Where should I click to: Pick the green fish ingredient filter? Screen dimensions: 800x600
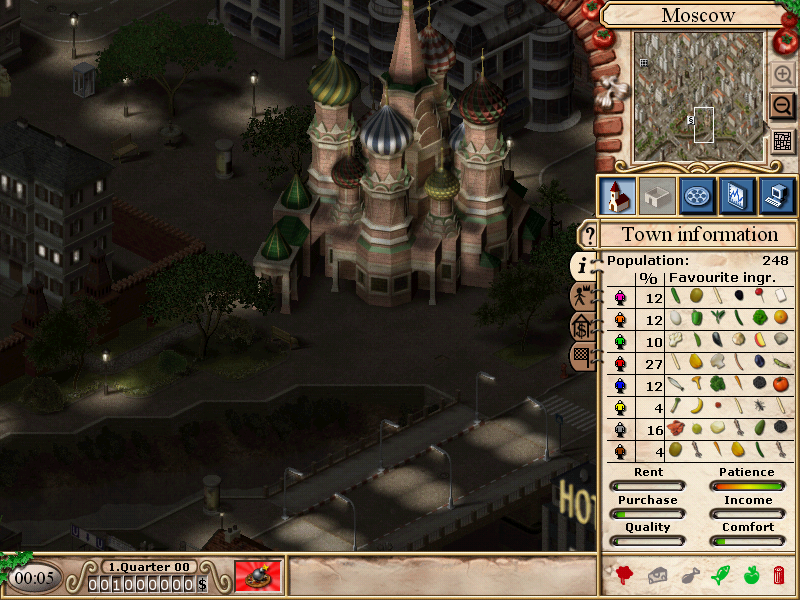(x=719, y=575)
